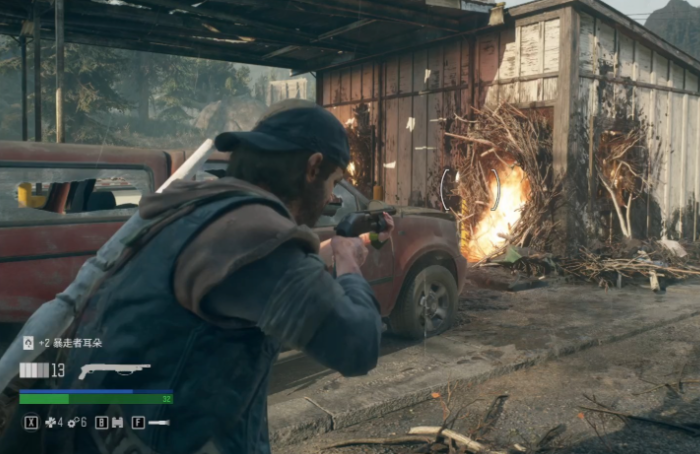Image resolution: width=700 pixels, height=454 pixels.
Task: Select the flashlight icon
Action: 158,422
